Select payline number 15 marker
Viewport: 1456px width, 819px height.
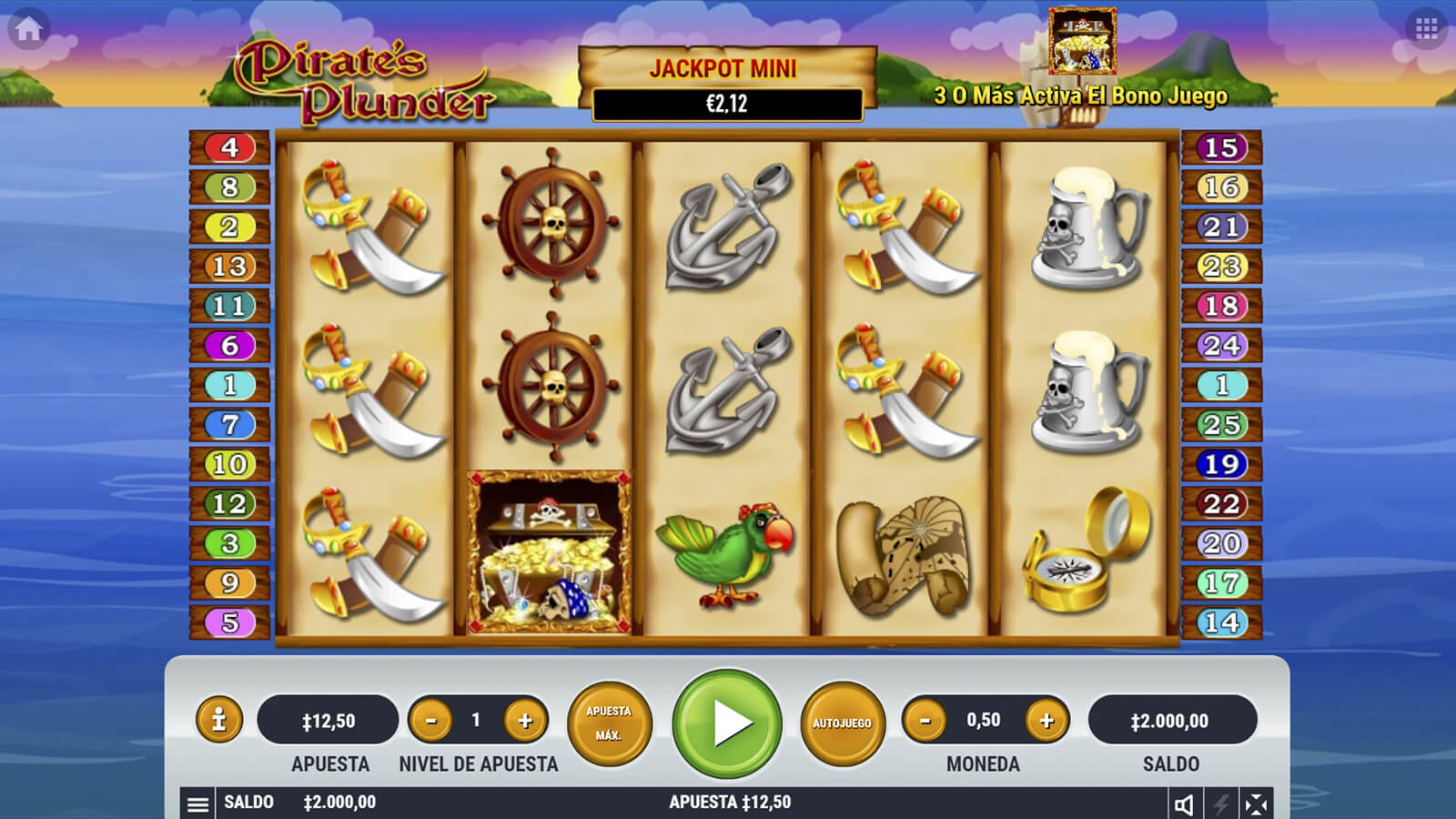(x=1221, y=147)
